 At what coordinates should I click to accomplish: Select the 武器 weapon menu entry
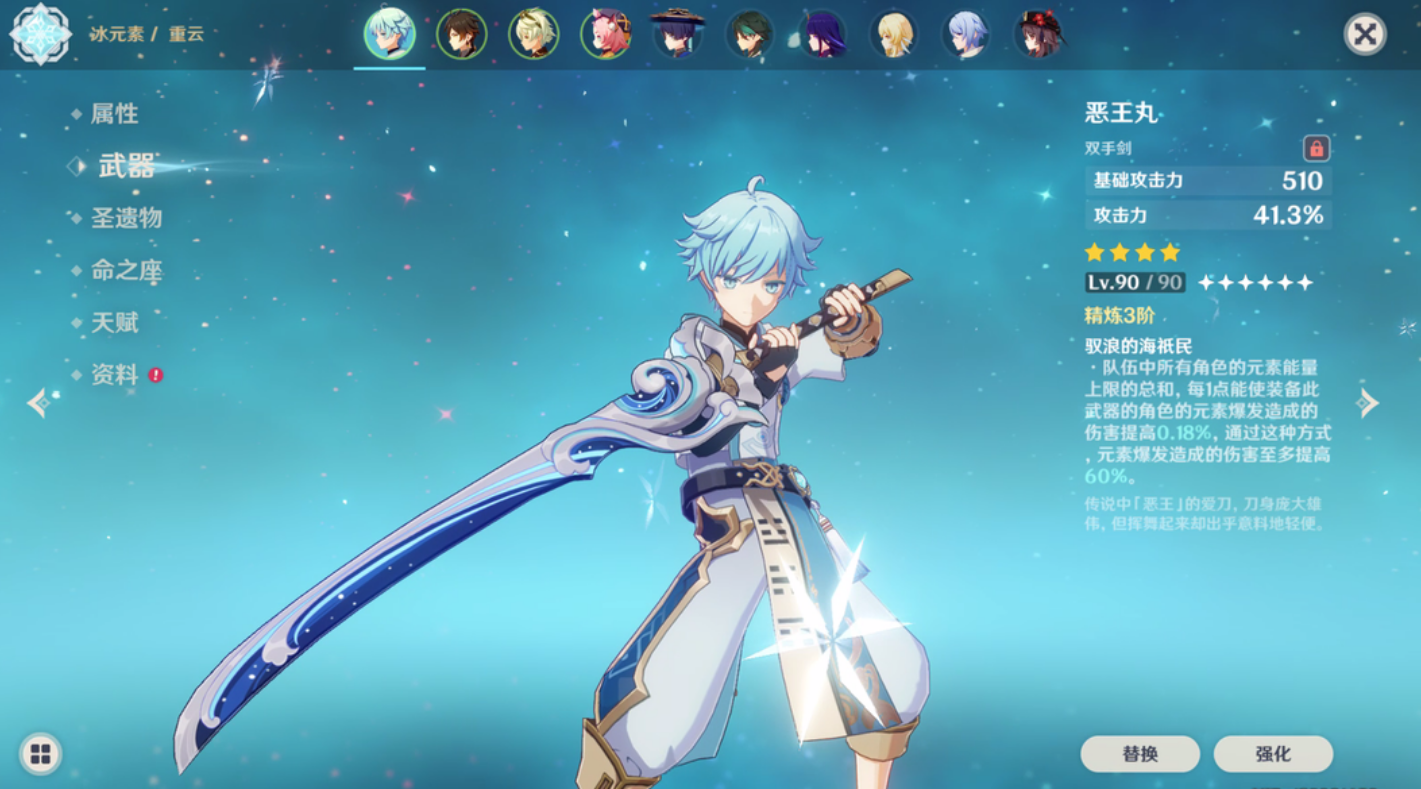(x=126, y=166)
